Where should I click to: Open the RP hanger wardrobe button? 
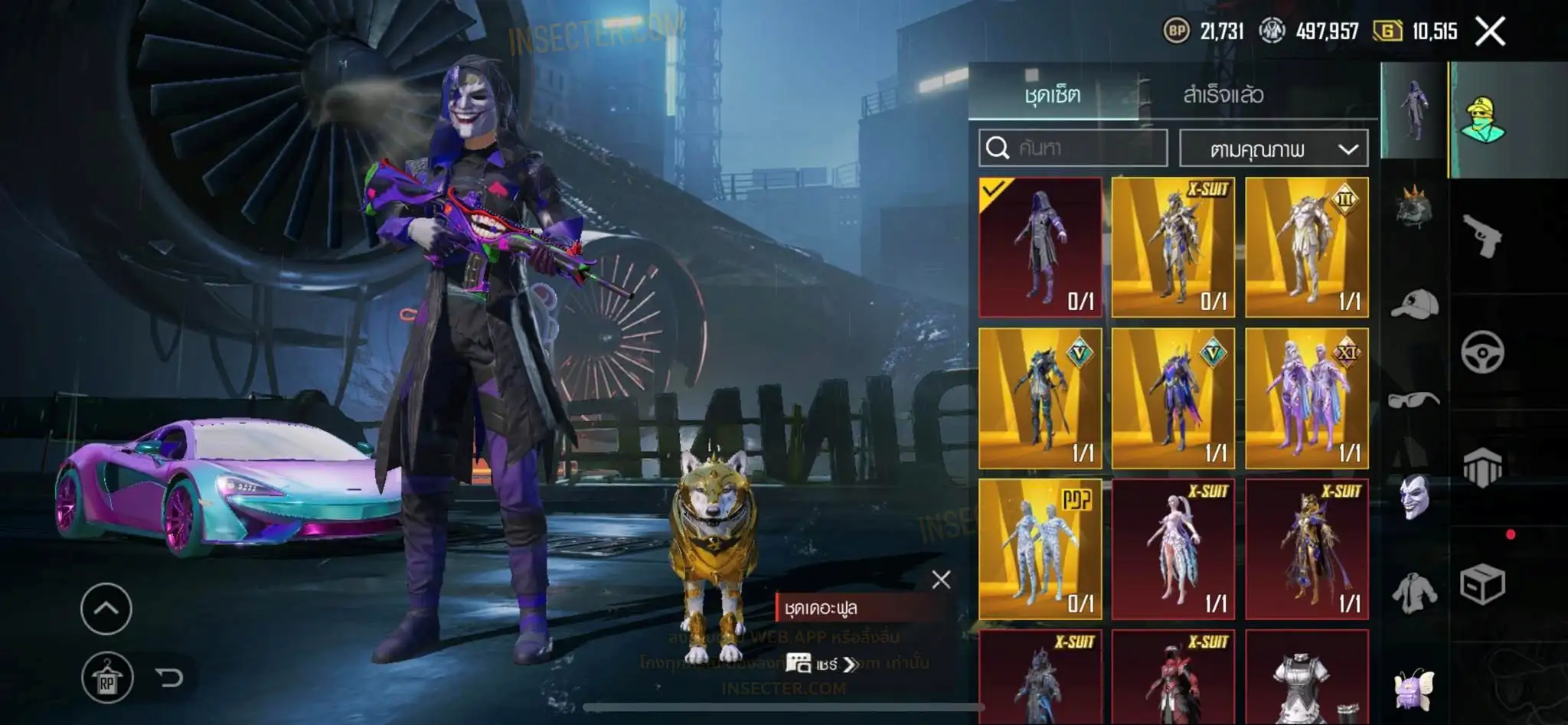tap(107, 678)
